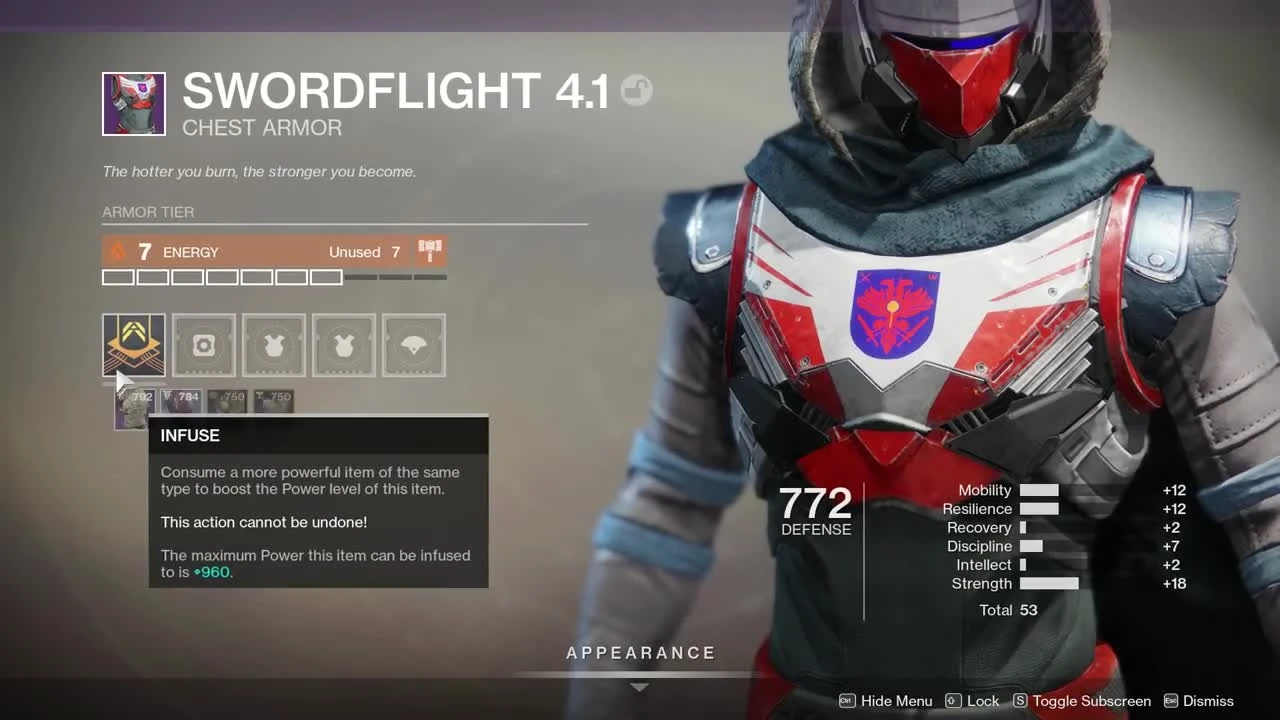
Task: Open the Appearance subscreen
Action: click(x=640, y=652)
